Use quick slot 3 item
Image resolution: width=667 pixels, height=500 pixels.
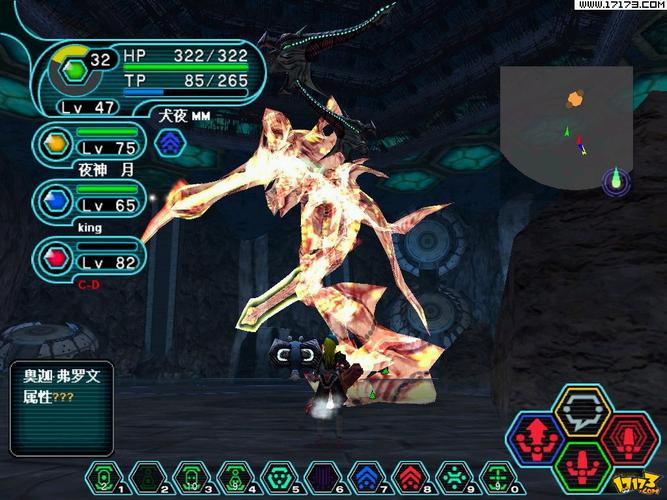[x=191, y=477]
